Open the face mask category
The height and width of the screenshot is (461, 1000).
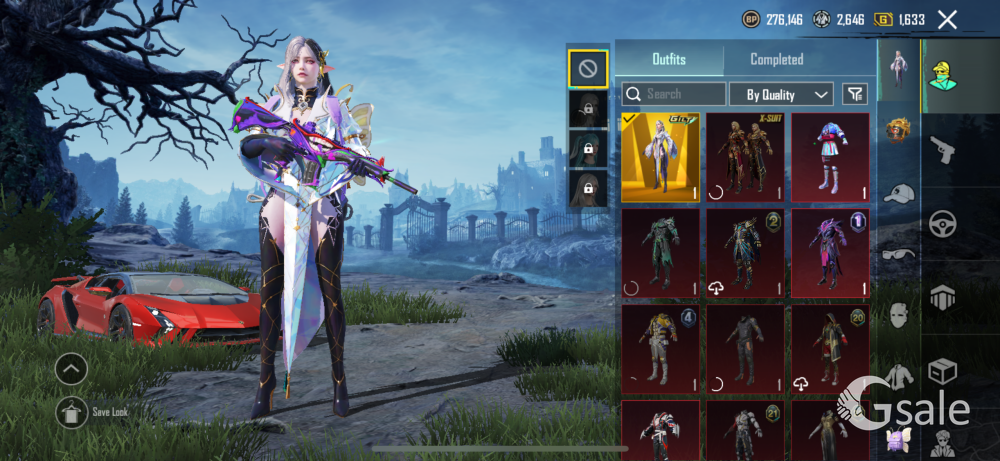click(899, 317)
